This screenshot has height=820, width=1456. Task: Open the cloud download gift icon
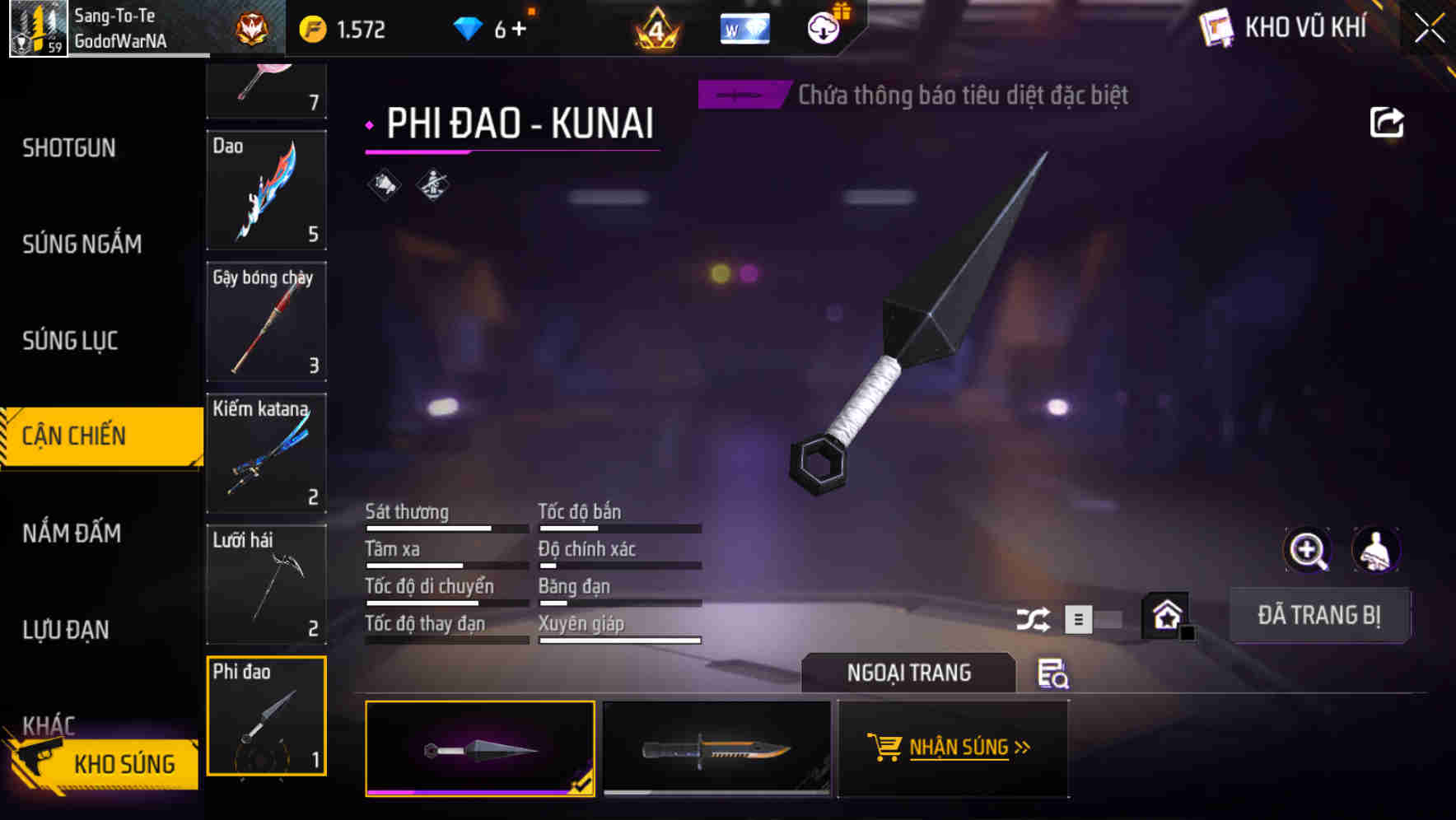tap(824, 27)
